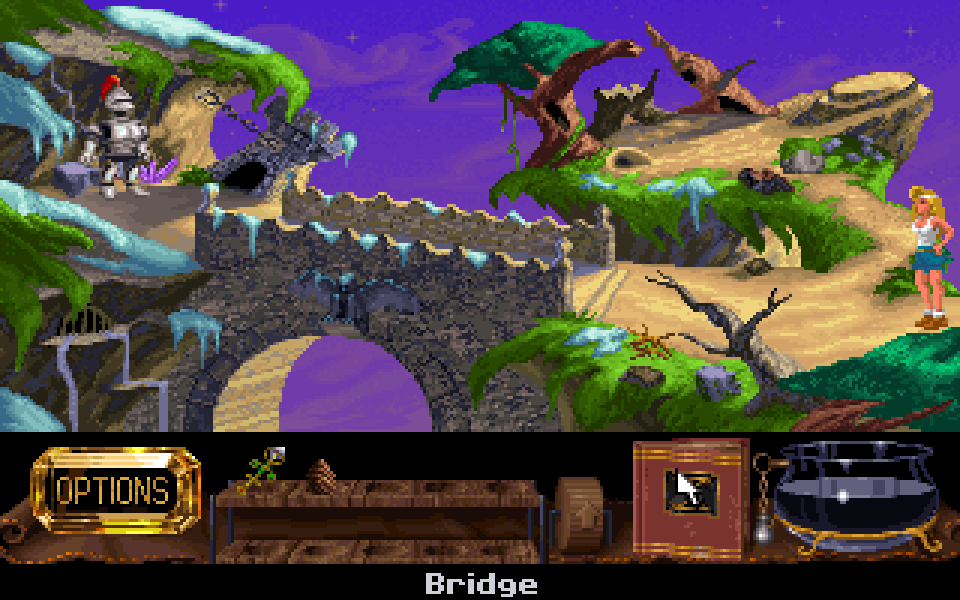This screenshot has width=960, height=600.
Task: Open the OPTIONS menu
Action: click(112, 490)
